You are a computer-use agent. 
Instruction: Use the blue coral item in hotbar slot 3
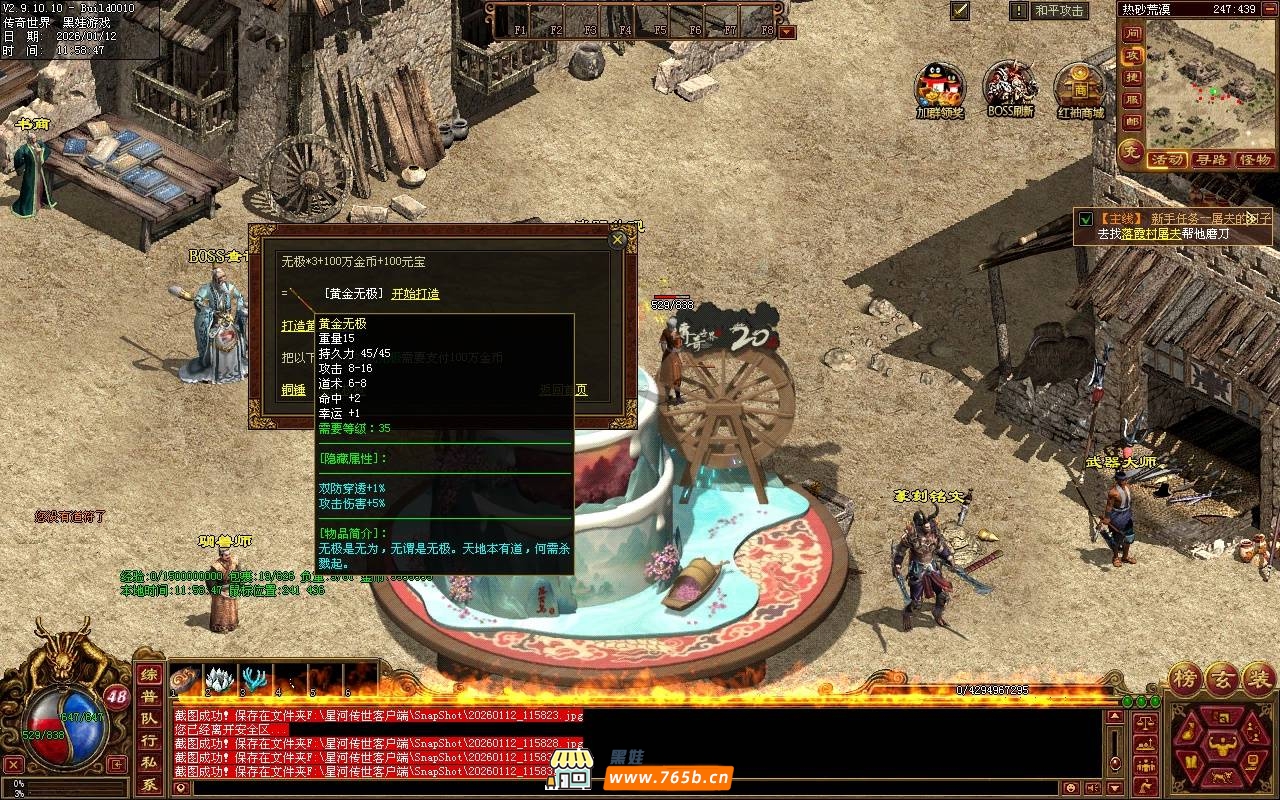click(x=255, y=679)
